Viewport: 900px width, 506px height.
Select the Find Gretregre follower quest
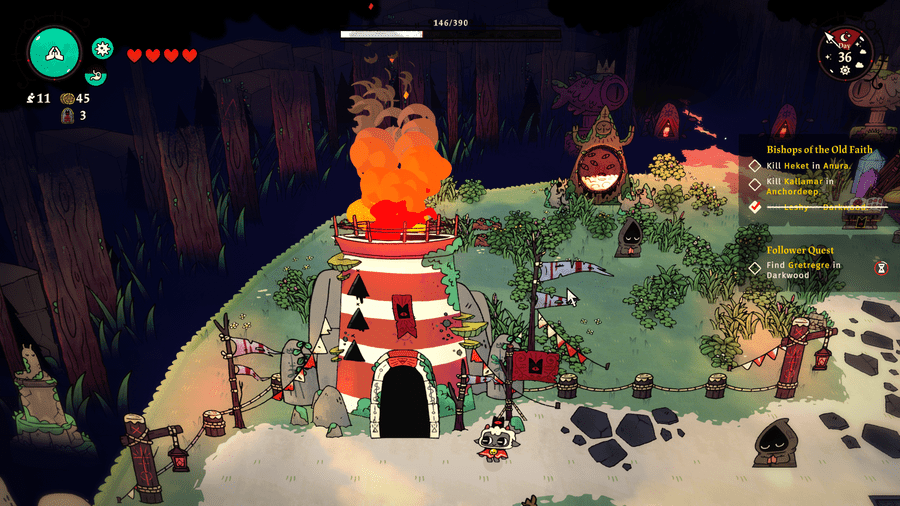coord(802,270)
